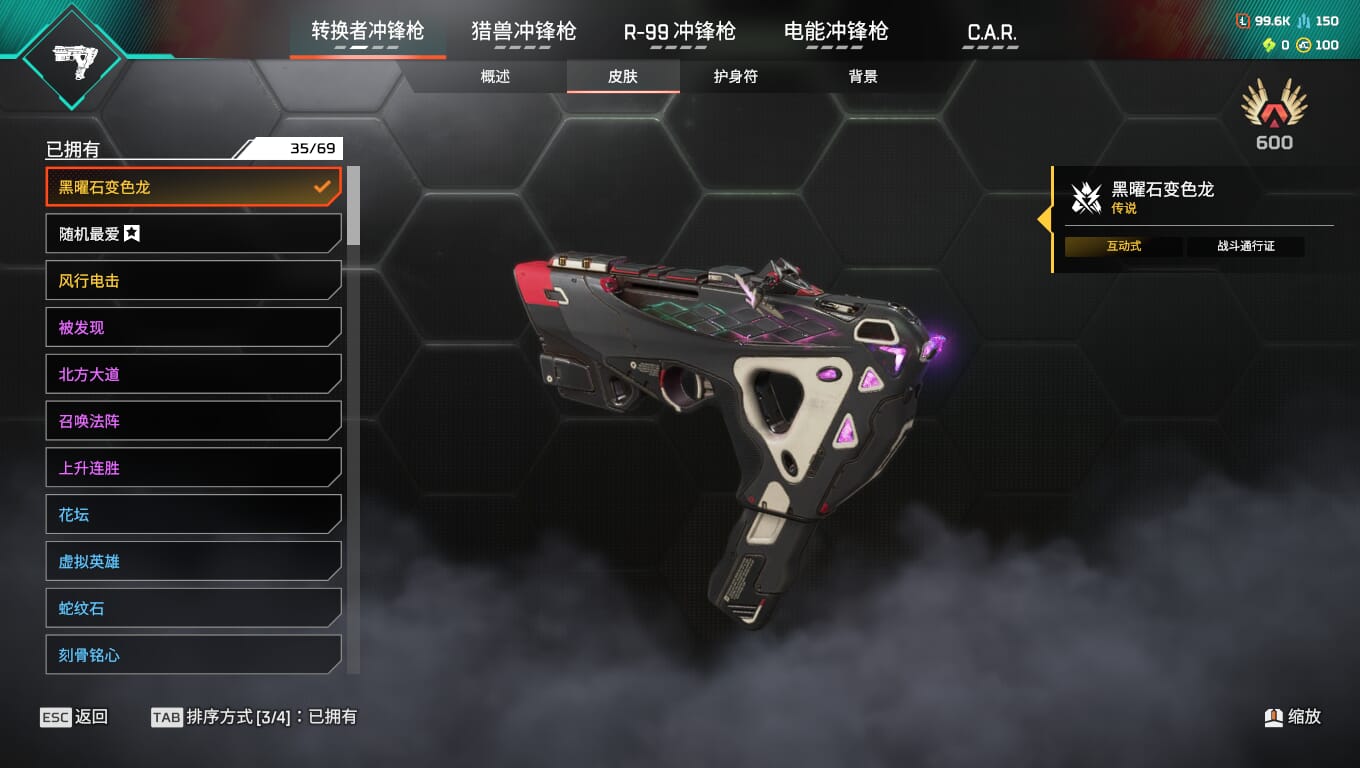Click the 返回 back button

(75, 717)
